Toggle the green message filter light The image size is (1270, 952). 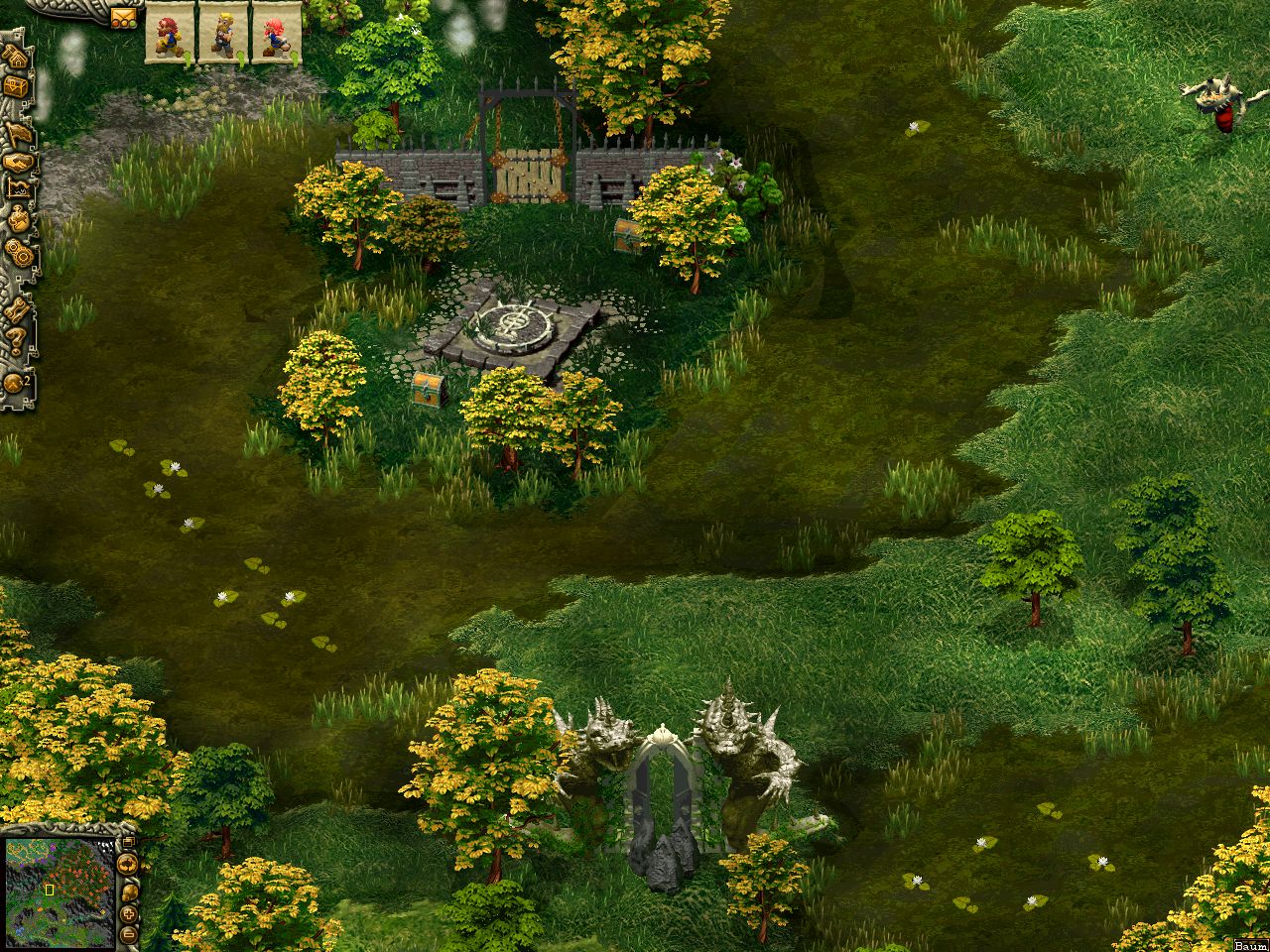[x=133, y=23]
